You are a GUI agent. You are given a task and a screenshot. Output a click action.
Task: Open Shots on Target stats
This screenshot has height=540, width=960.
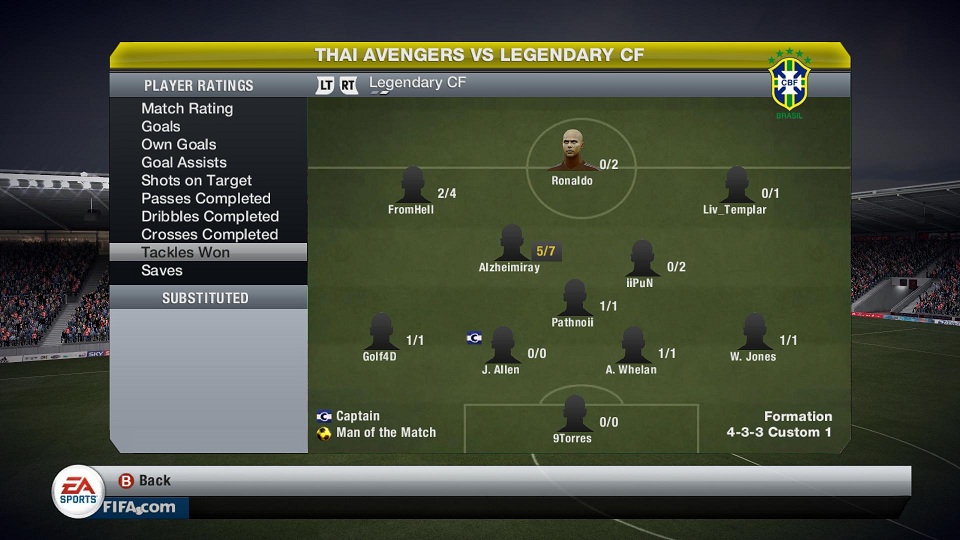pyautogui.click(x=197, y=180)
